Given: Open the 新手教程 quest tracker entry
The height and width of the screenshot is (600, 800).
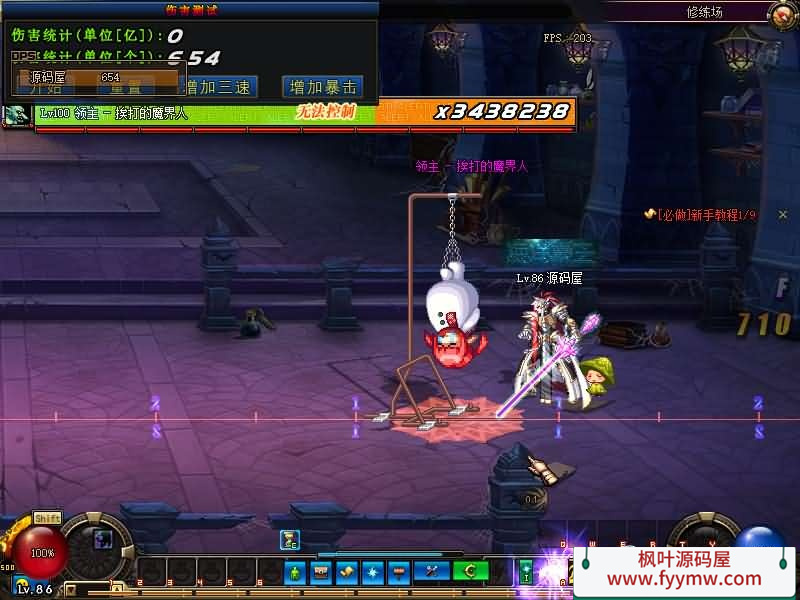Looking at the screenshot, I should pos(706,215).
